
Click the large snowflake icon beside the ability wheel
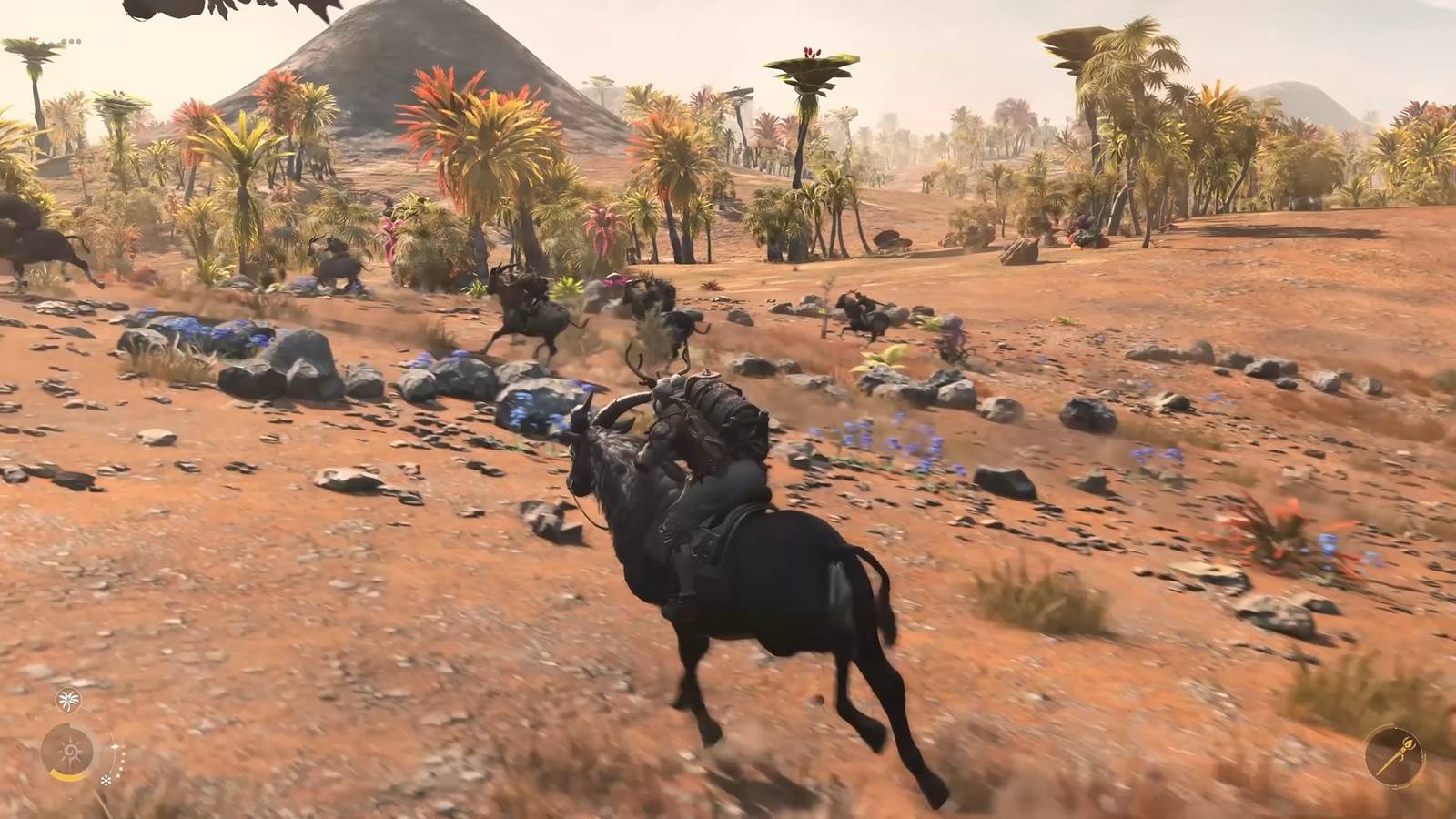point(106,781)
